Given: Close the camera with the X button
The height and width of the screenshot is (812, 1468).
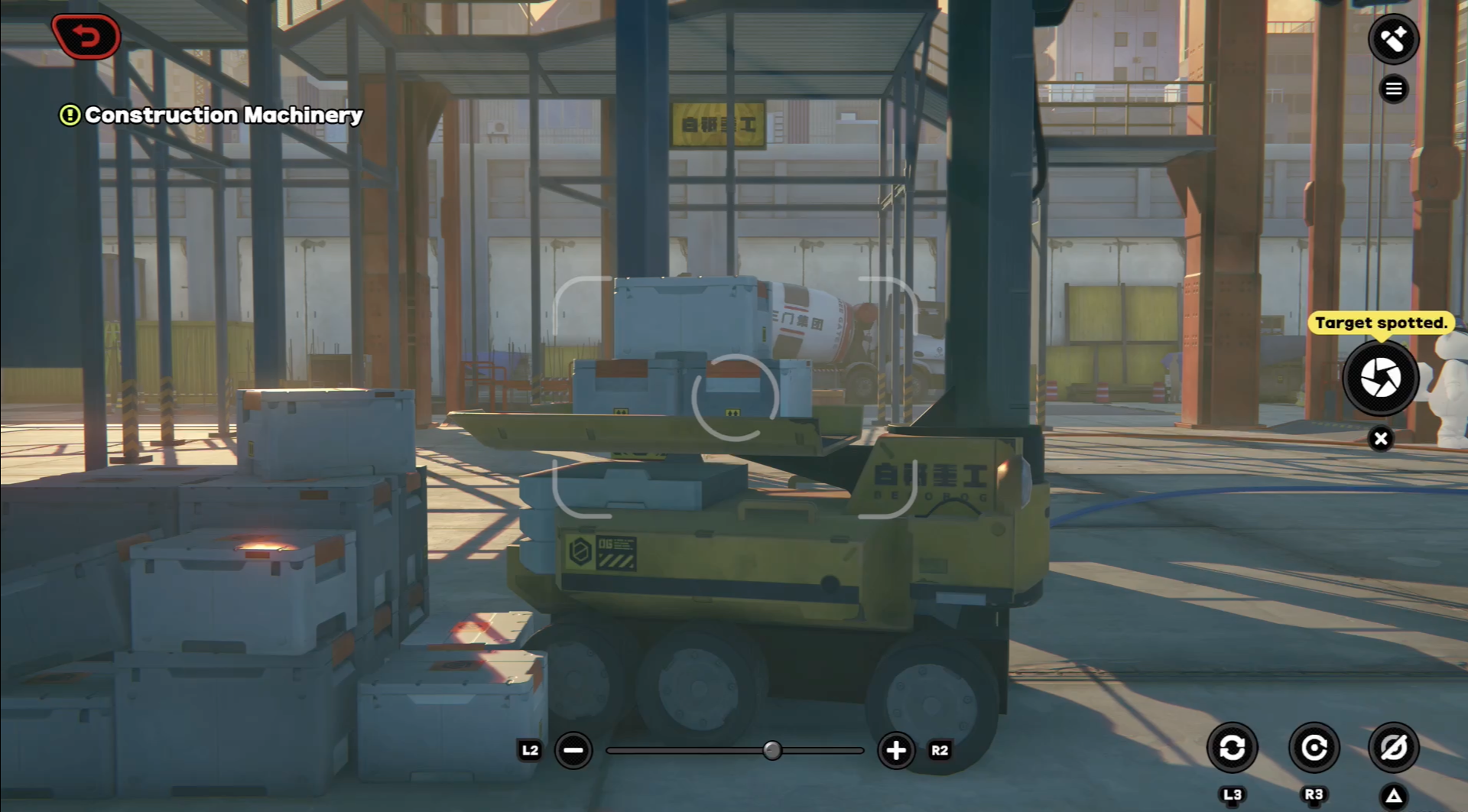Looking at the screenshot, I should (1380, 439).
